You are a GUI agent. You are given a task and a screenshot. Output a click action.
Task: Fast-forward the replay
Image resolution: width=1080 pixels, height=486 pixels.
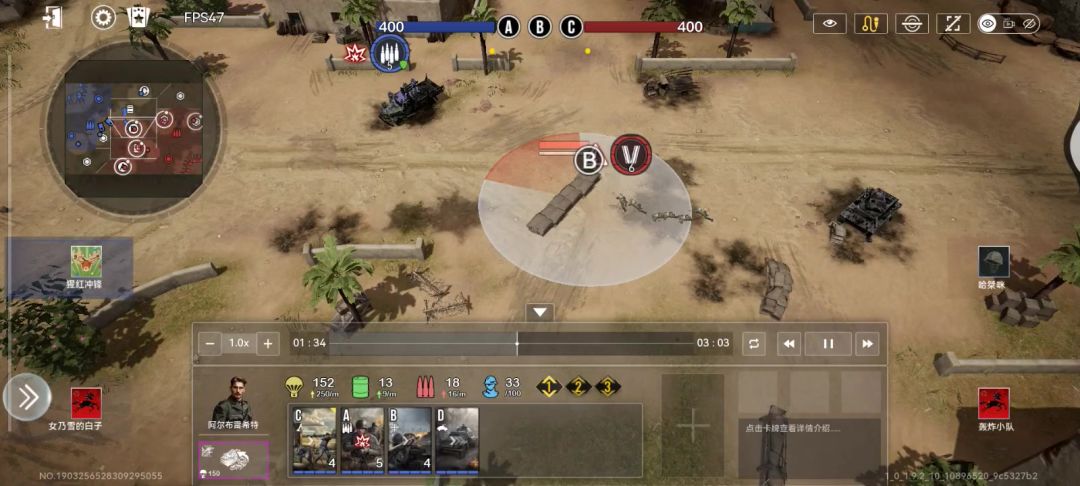(x=867, y=343)
